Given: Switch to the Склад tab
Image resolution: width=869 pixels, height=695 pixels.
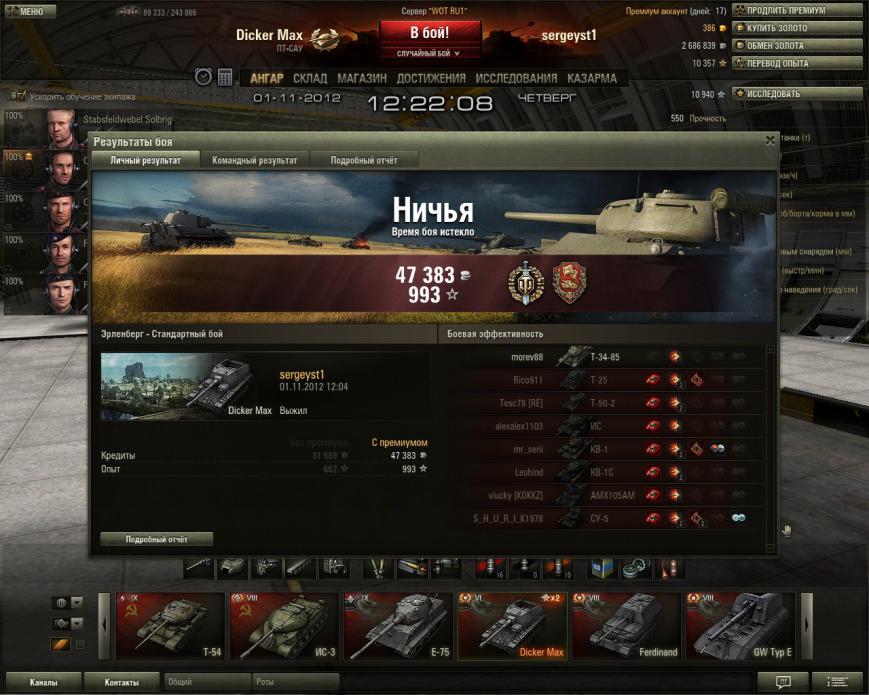Looking at the screenshot, I should (x=310, y=78).
